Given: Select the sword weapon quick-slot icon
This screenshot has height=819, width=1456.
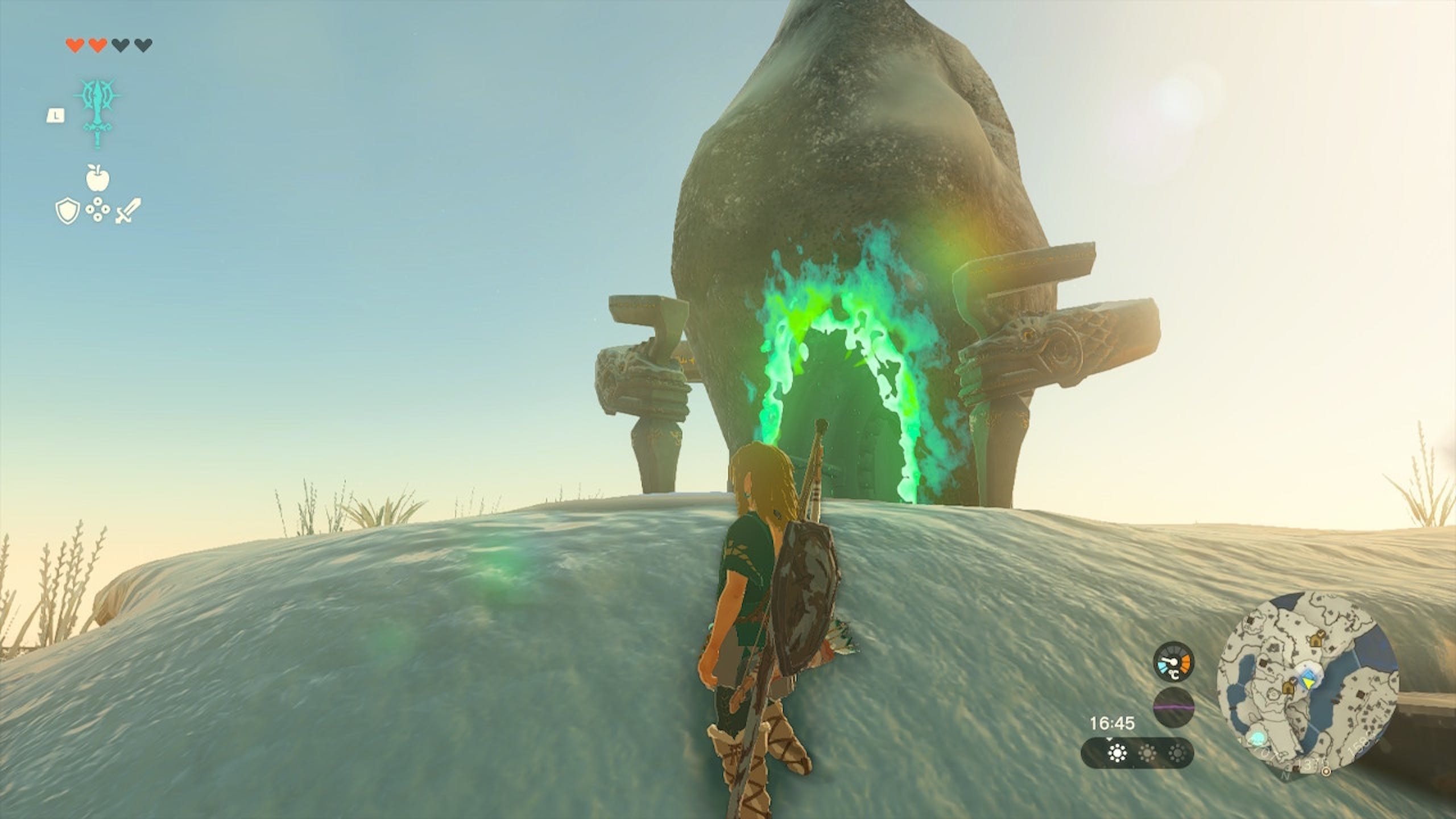Looking at the screenshot, I should (129, 212).
